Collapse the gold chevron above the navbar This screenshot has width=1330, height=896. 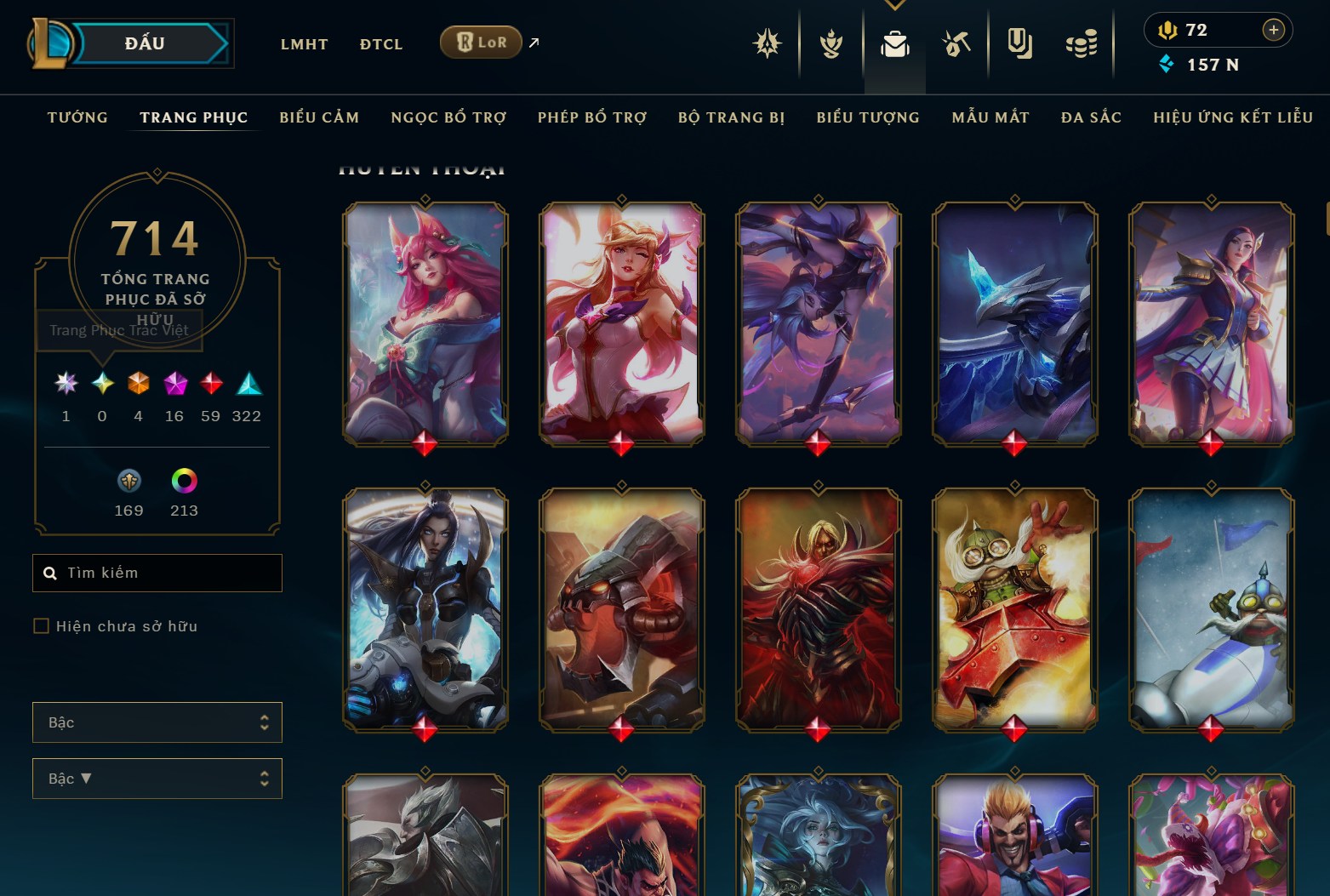point(893,5)
